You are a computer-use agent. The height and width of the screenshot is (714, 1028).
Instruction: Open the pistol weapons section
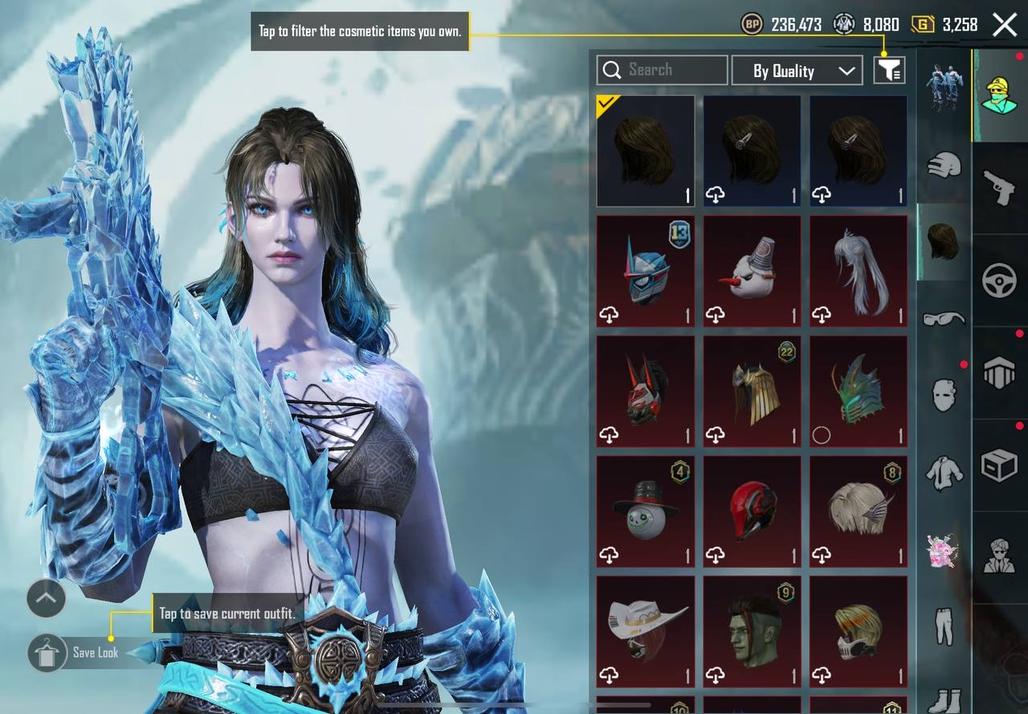coord(999,188)
